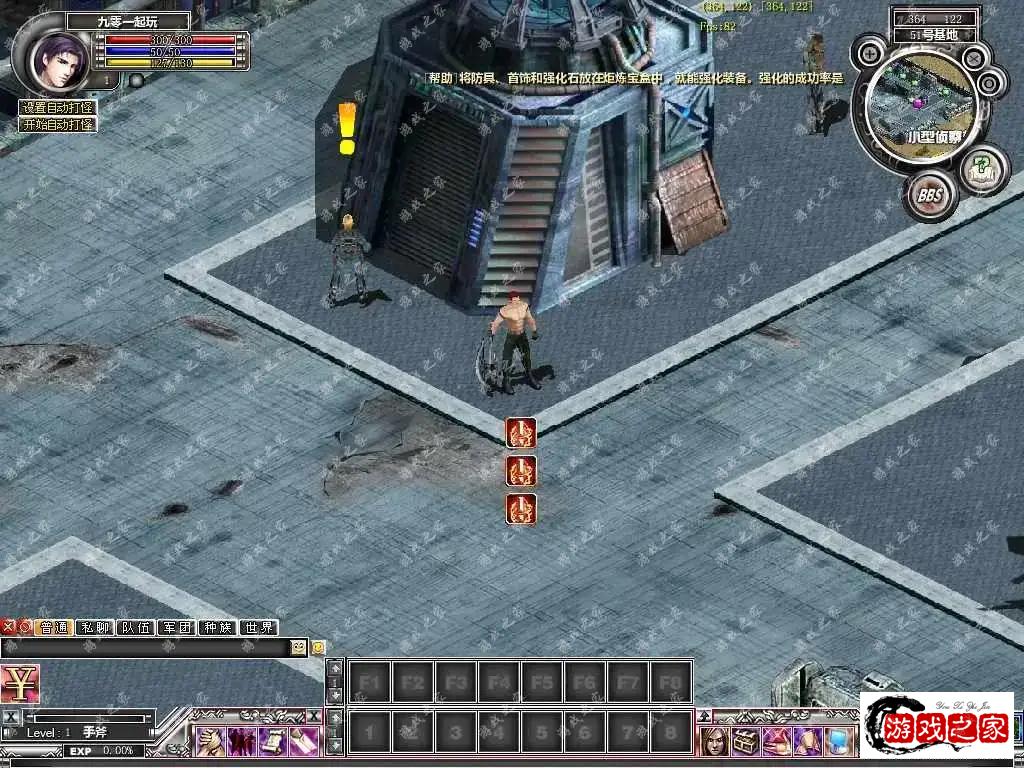
Task: Select the 队伍 team chat tab
Action: tap(135, 628)
